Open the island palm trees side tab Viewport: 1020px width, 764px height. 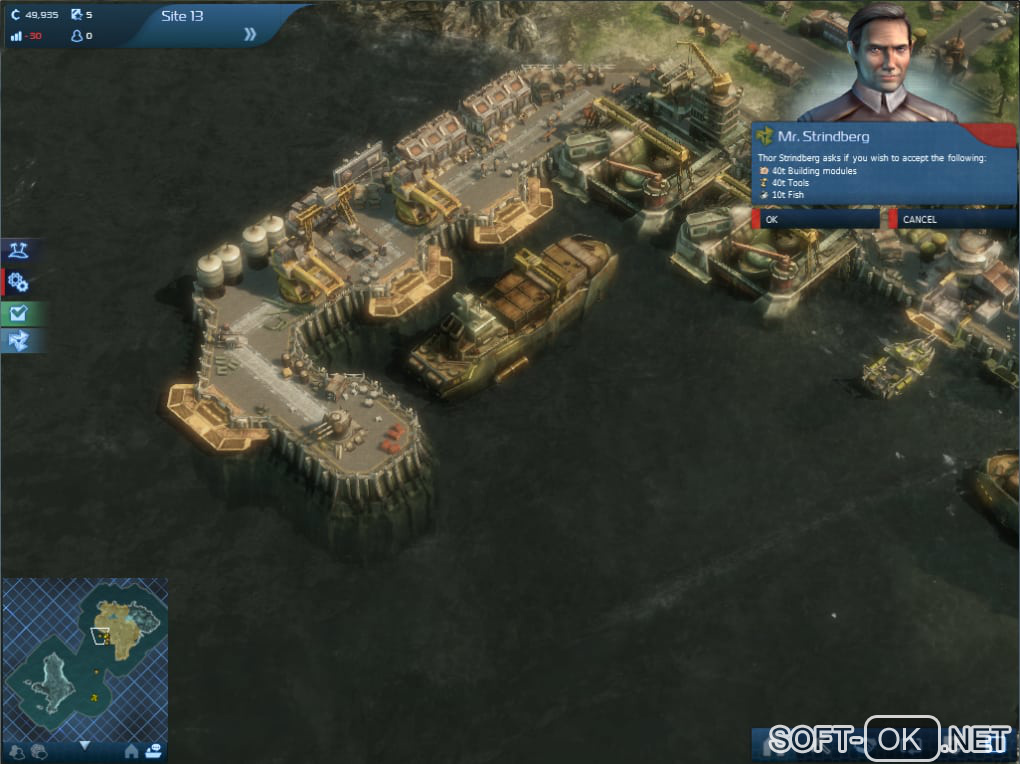18,249
